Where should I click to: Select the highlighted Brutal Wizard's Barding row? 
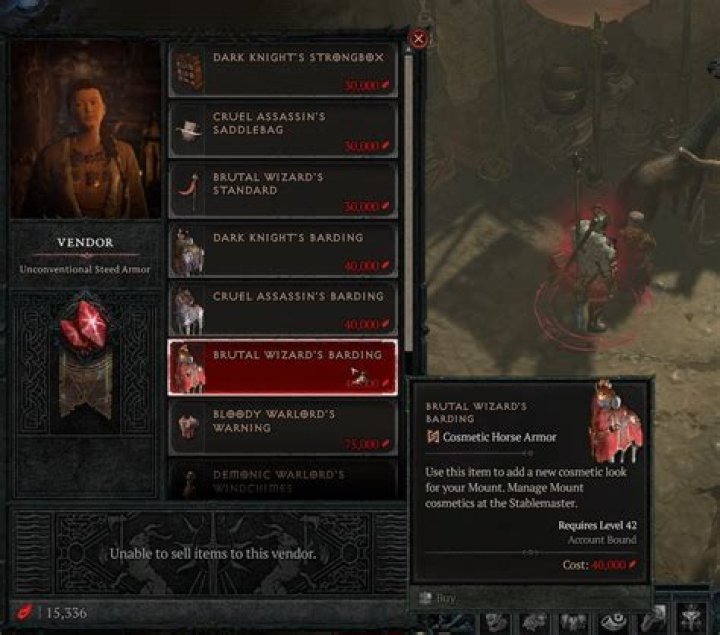pyautogui.click(x=282, y=367)
